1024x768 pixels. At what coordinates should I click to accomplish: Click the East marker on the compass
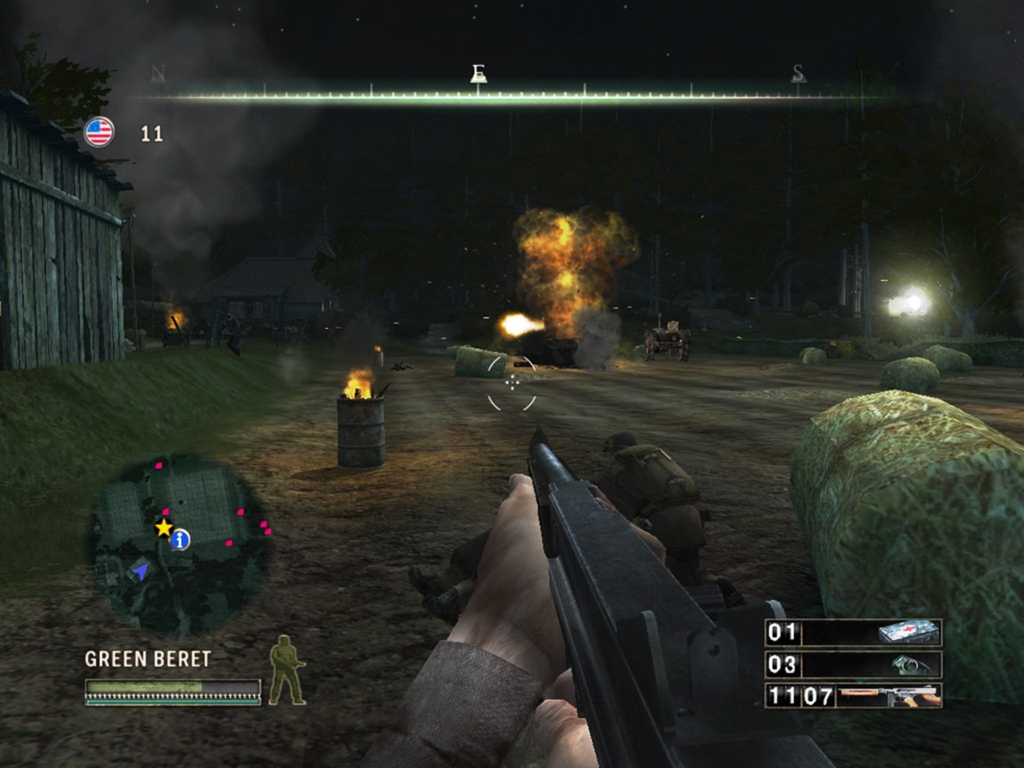click(478, 75)
